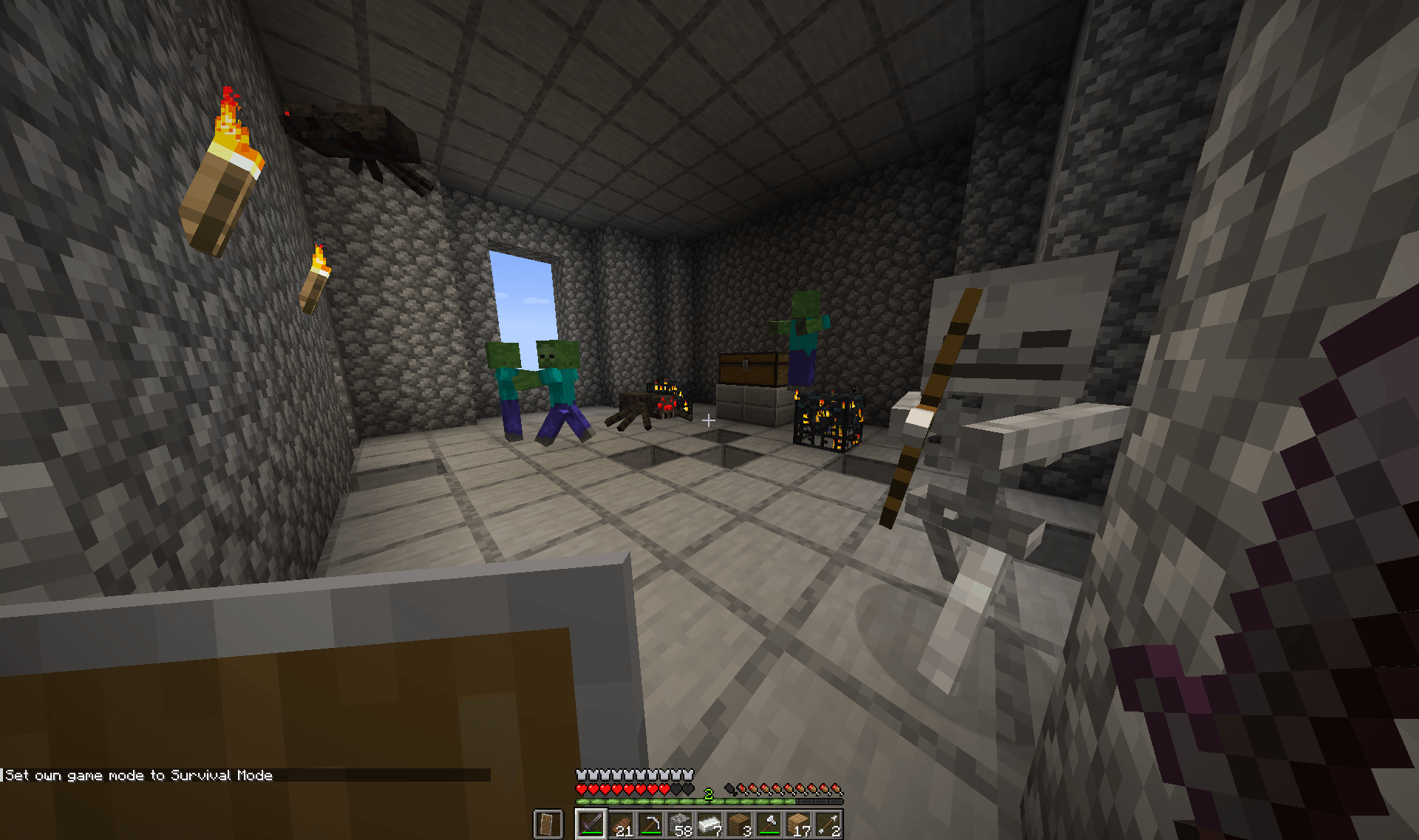Click the wooden chest in the room
The height and width of the screenshot is (840, 1419).
tap(750, 369)
